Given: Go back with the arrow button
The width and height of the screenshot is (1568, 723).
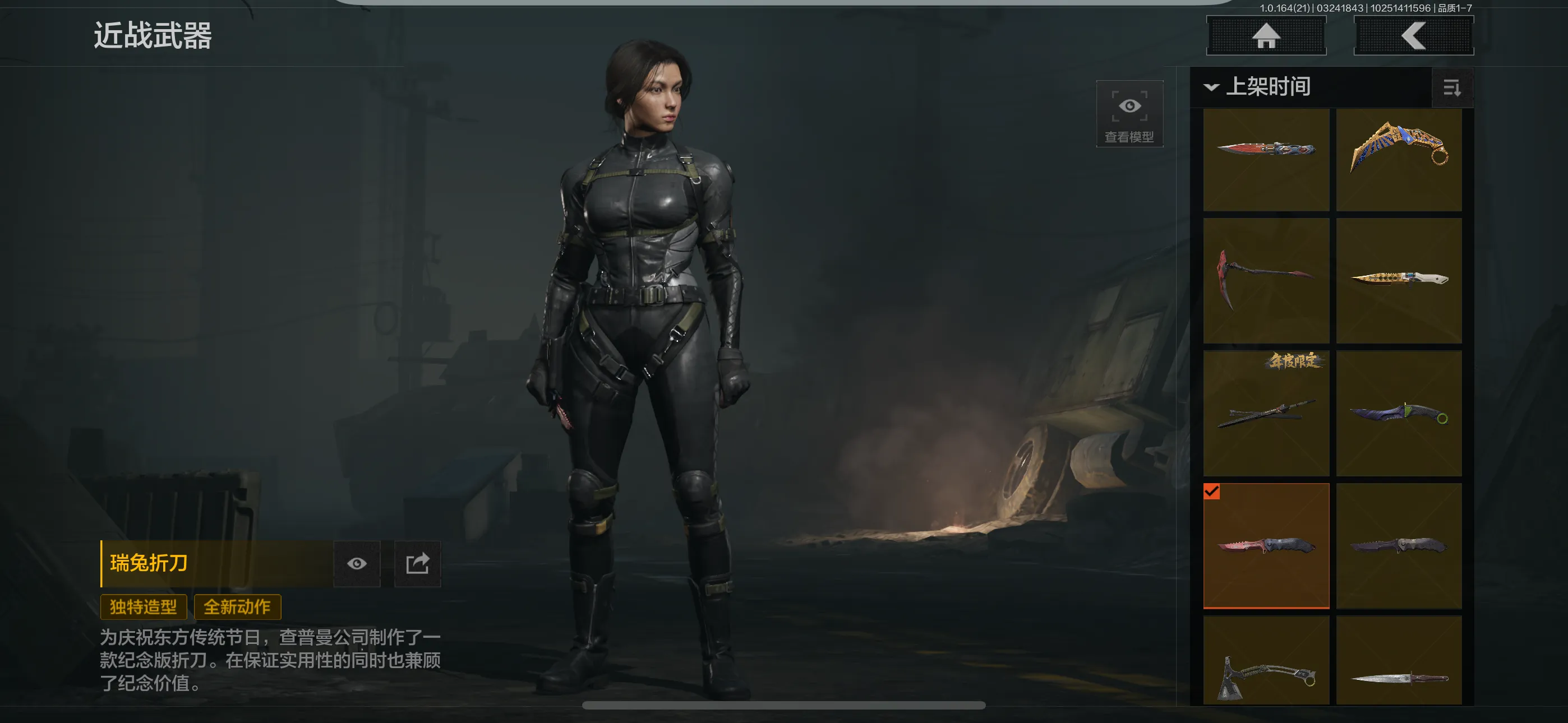Looking at the screenshot, I should tap(1413, 36).
